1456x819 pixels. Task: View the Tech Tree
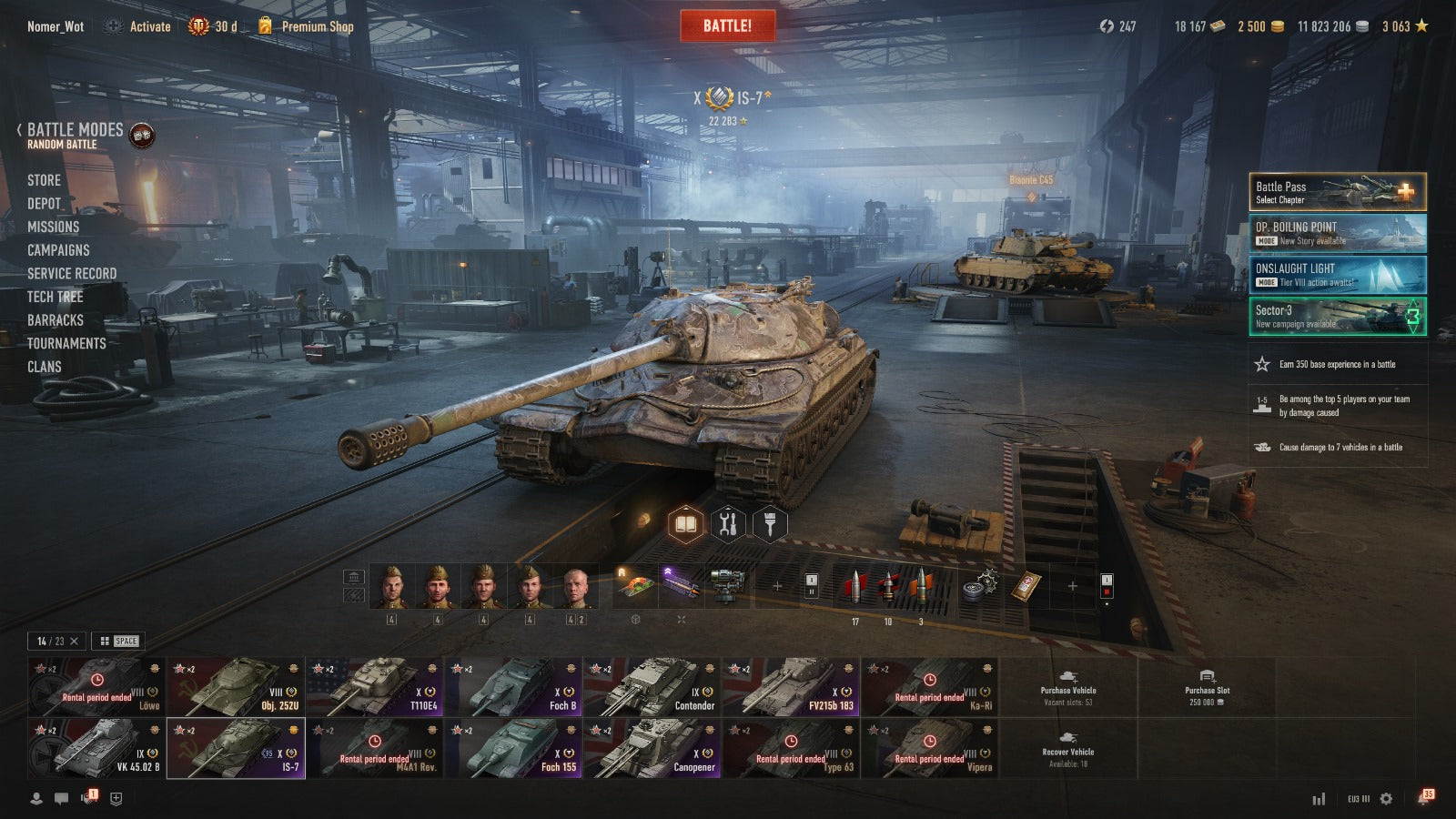coord(55,297)
